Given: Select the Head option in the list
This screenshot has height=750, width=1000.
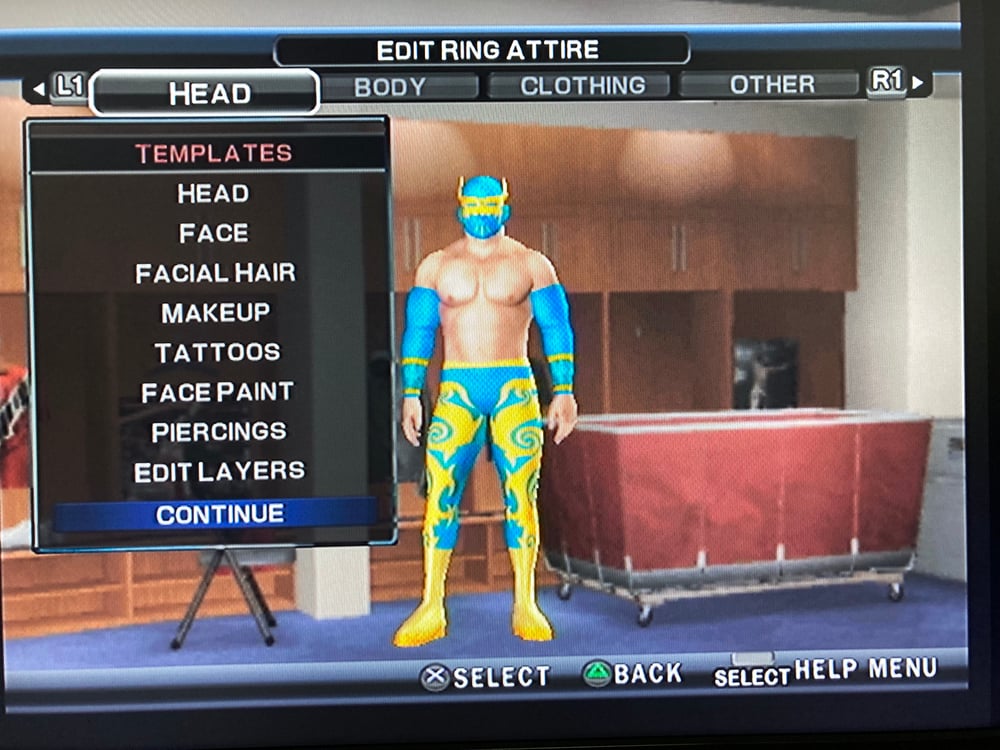Looking at the screenshot, I should (213, 193).
